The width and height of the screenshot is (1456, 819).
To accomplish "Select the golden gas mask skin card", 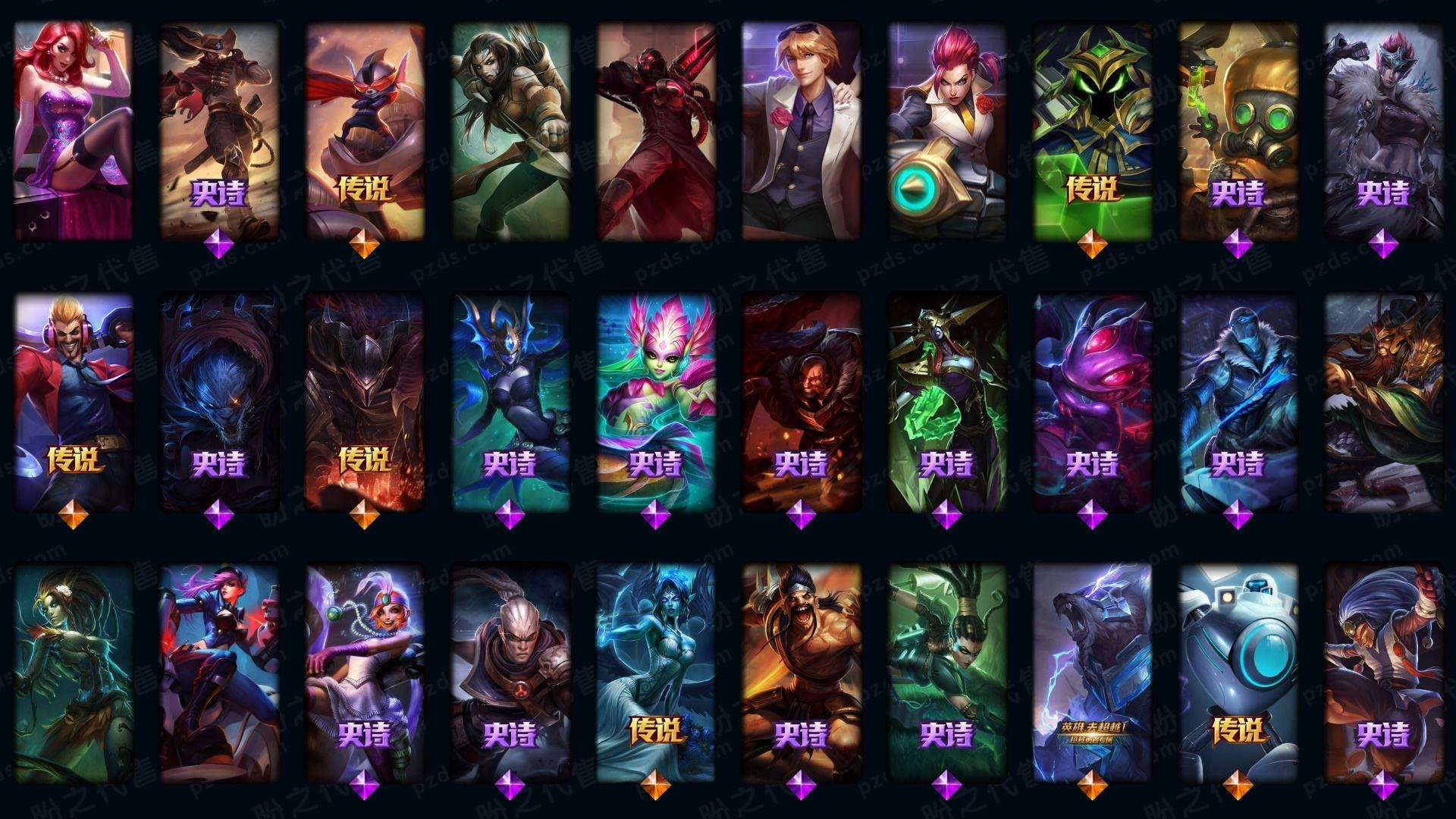I will 1238,130.
